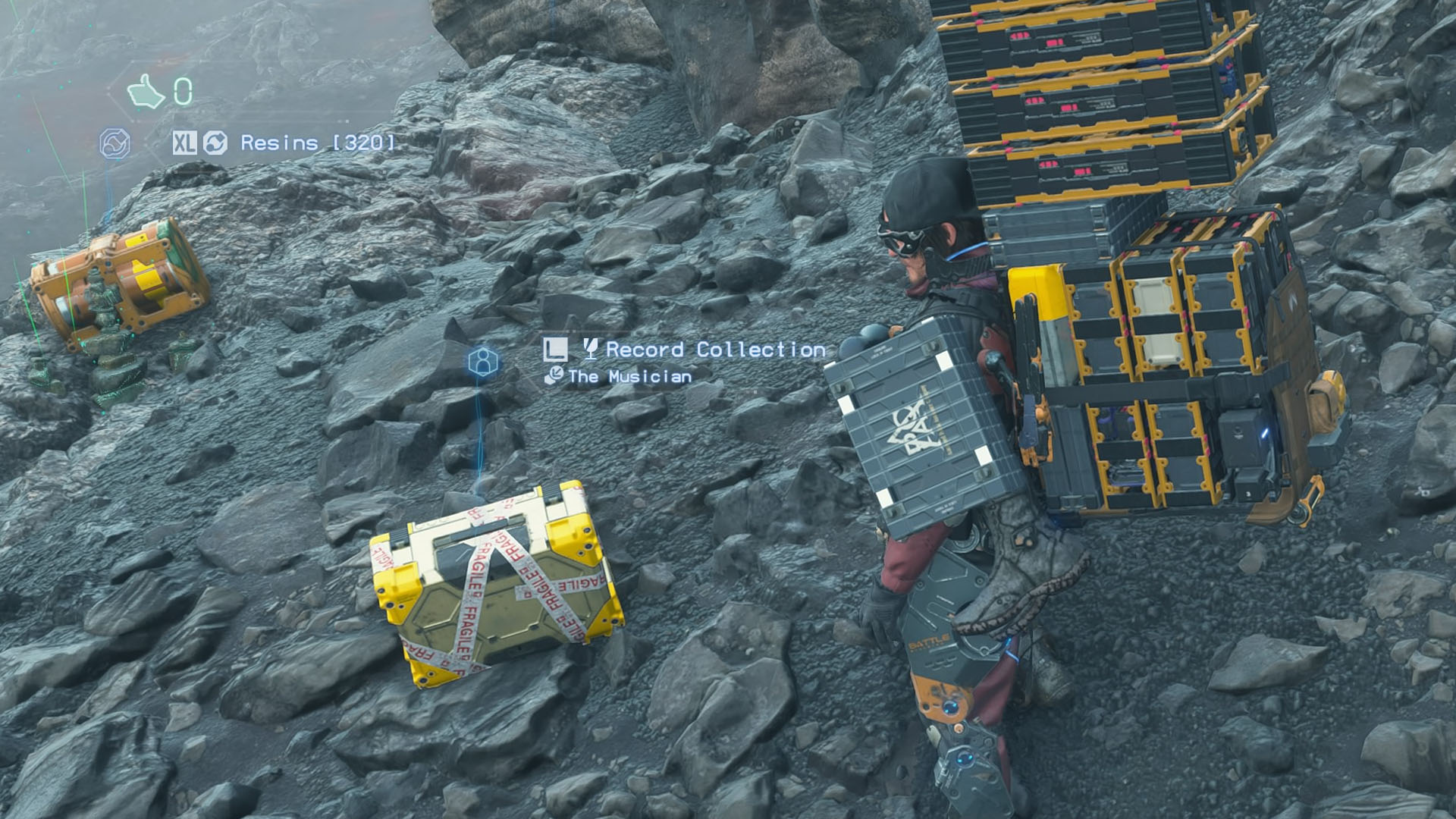The height and width of the screenshot is (819, 1456).
Task: Select the octagonal resin material icon
Action: (115, 142)
